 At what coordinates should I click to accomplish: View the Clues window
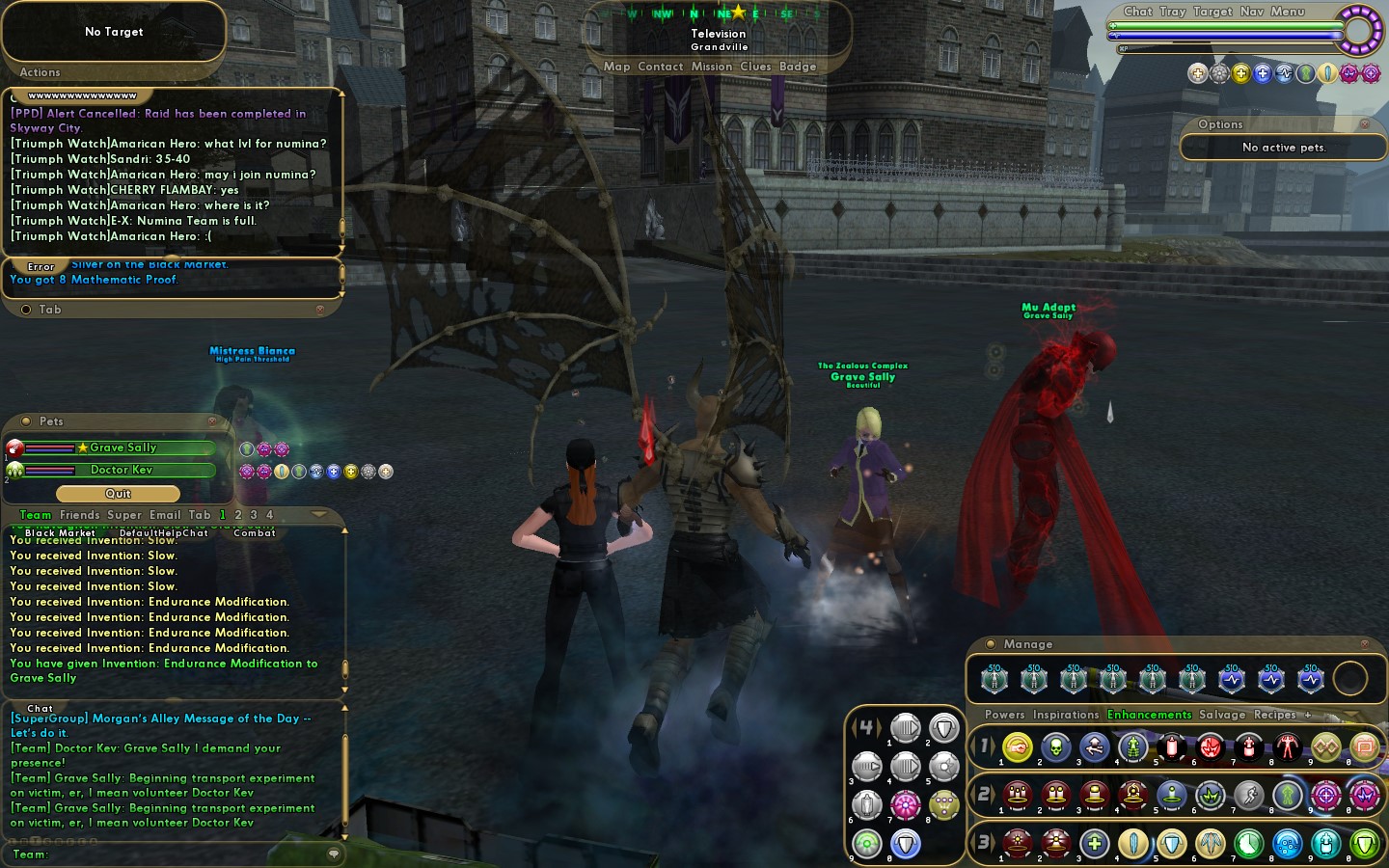[755, 67]
